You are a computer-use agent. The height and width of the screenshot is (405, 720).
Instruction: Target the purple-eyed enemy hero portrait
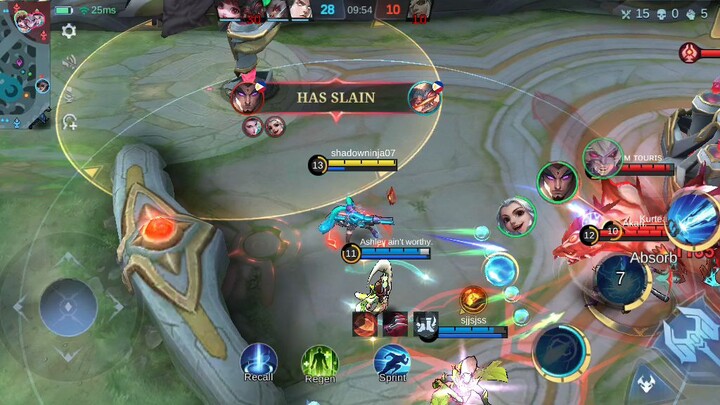pos(557,182)
